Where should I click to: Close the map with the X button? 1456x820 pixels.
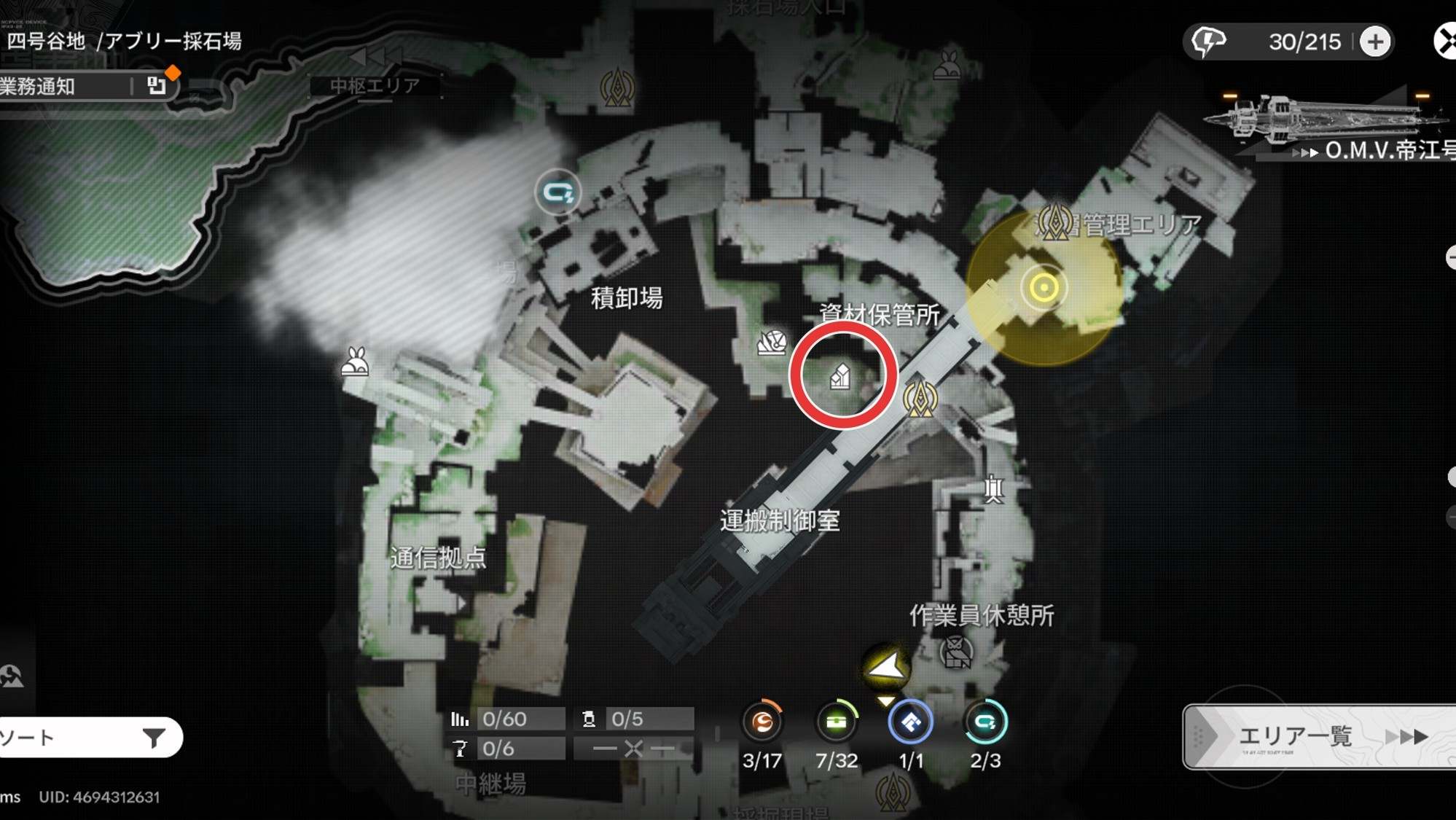click(x=1446, y=41)
